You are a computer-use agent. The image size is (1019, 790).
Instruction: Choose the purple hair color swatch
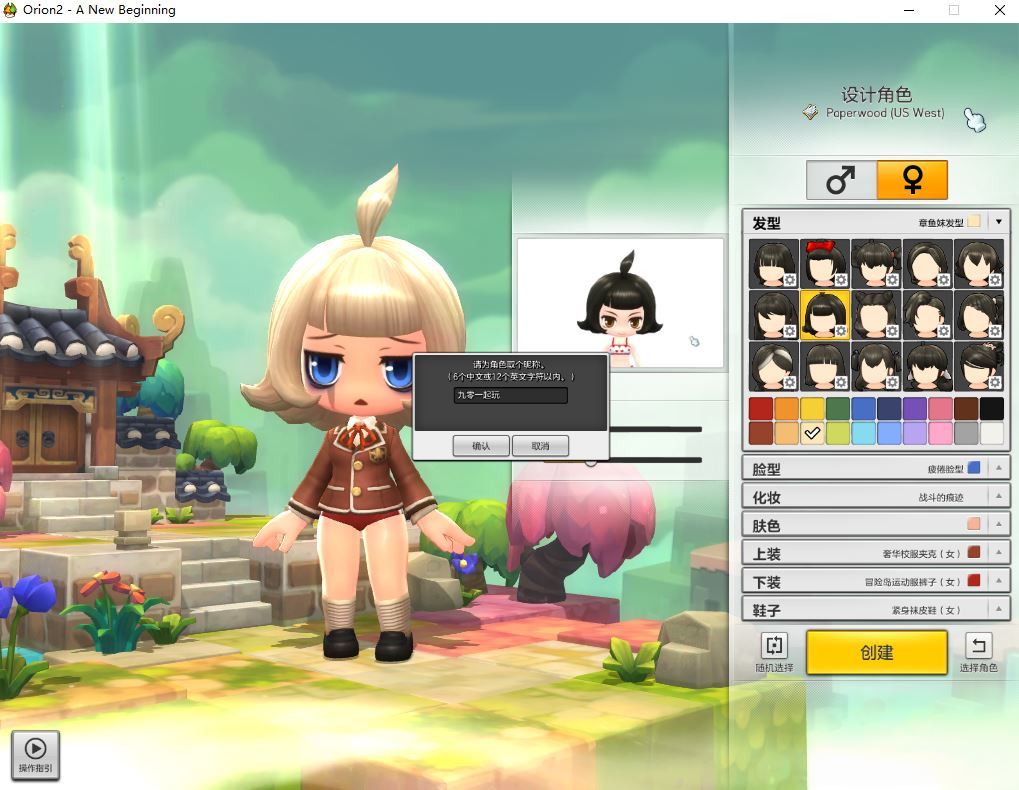coord(914,408)
